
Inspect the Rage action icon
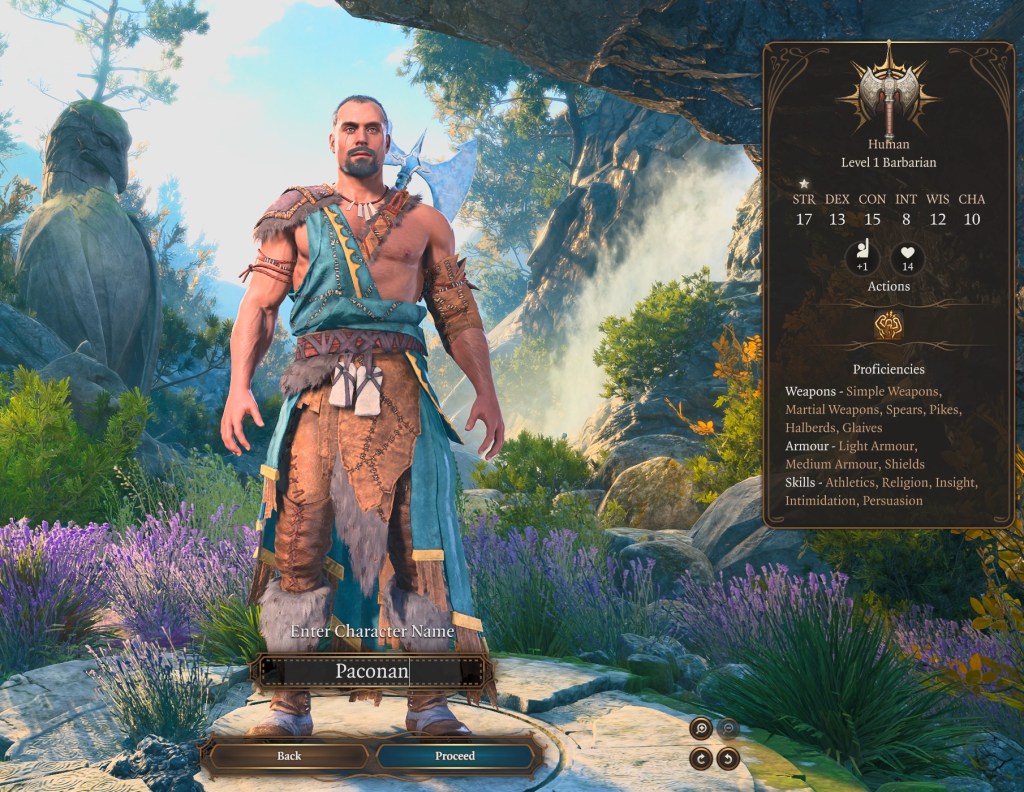click(x=888, y=326)
